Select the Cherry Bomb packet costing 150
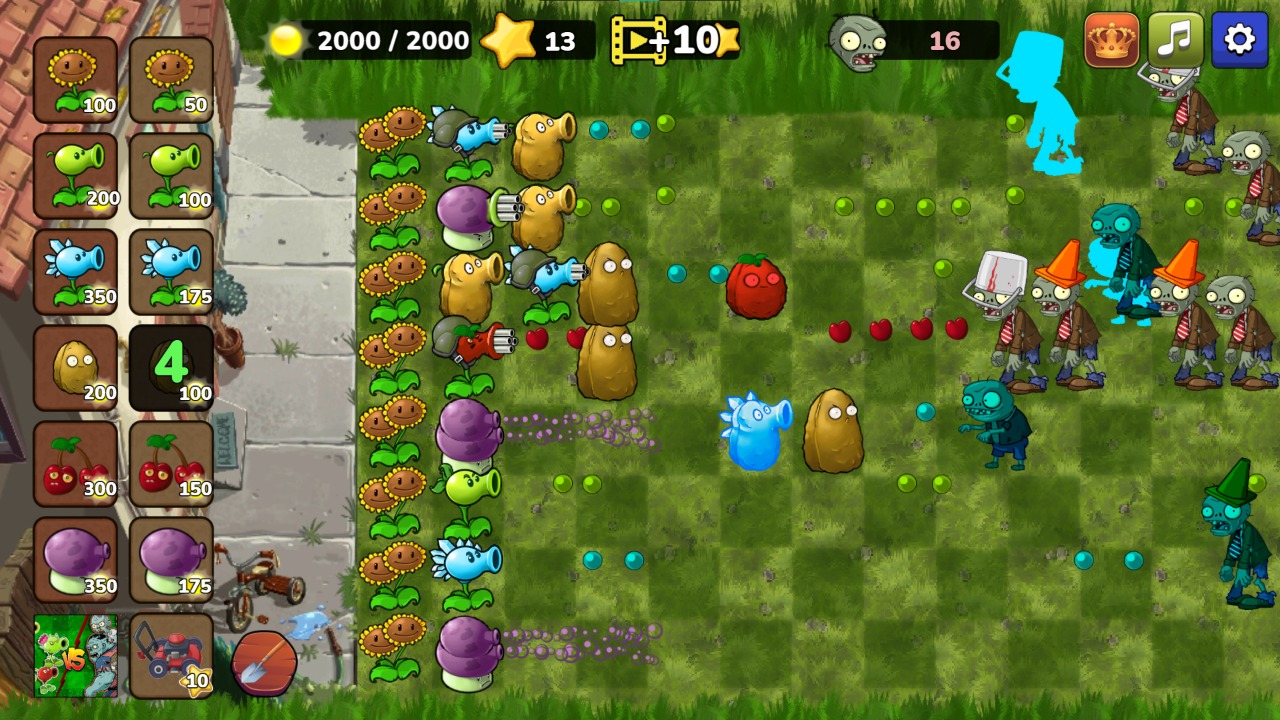1280x720 pixels. coord(170,460)
